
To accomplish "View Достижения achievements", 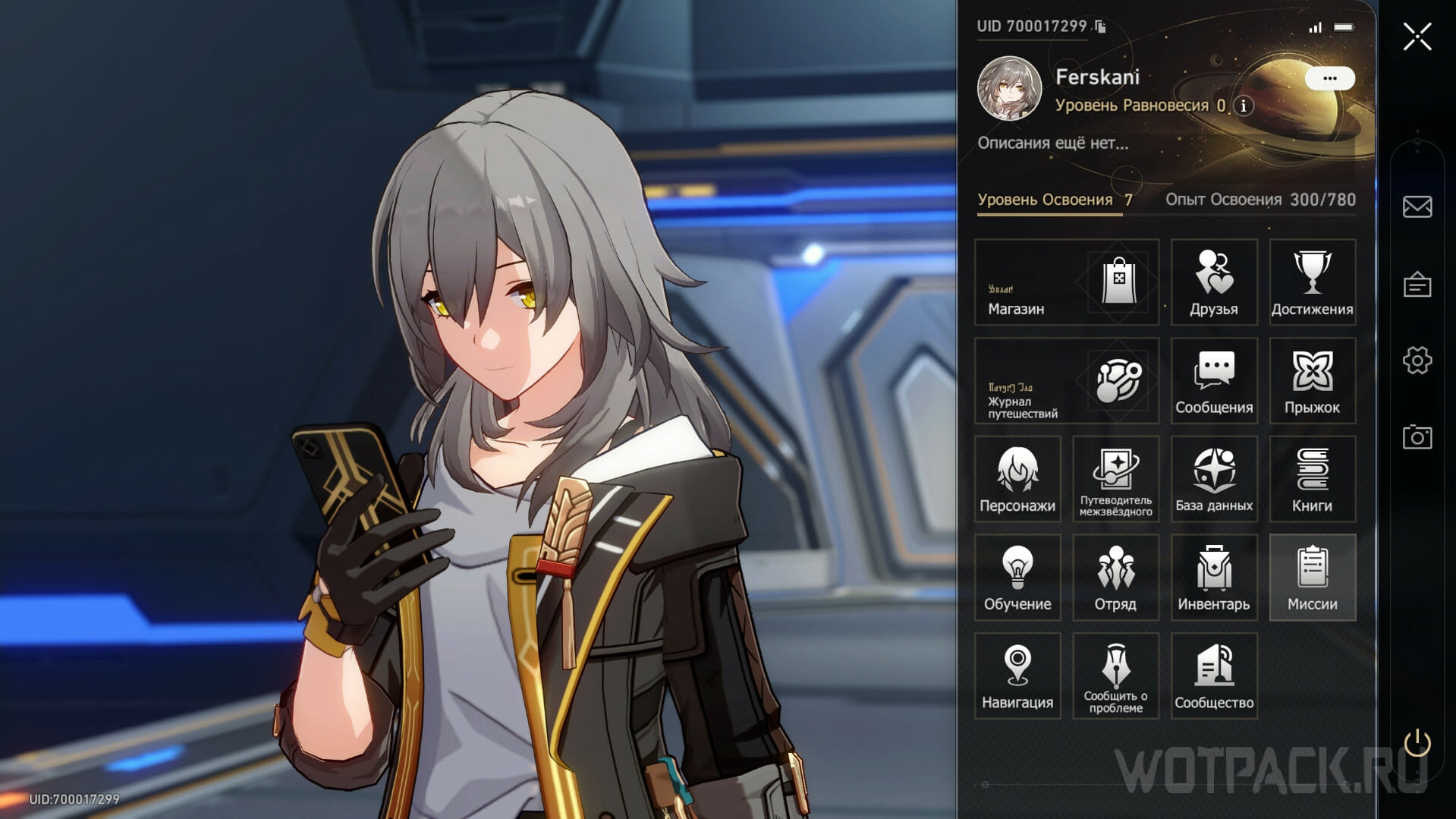I will [1312, 282].
